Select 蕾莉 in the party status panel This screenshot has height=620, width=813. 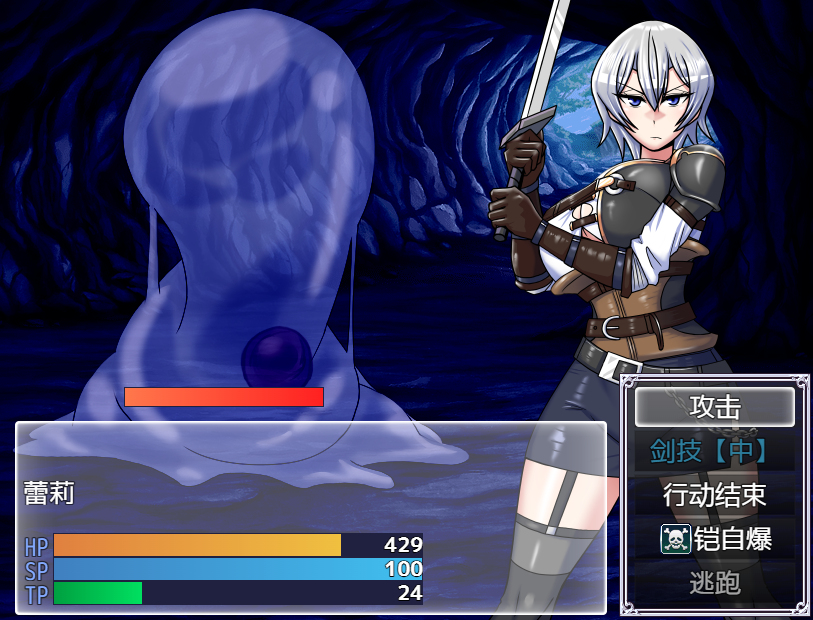[x=49, y=493]
